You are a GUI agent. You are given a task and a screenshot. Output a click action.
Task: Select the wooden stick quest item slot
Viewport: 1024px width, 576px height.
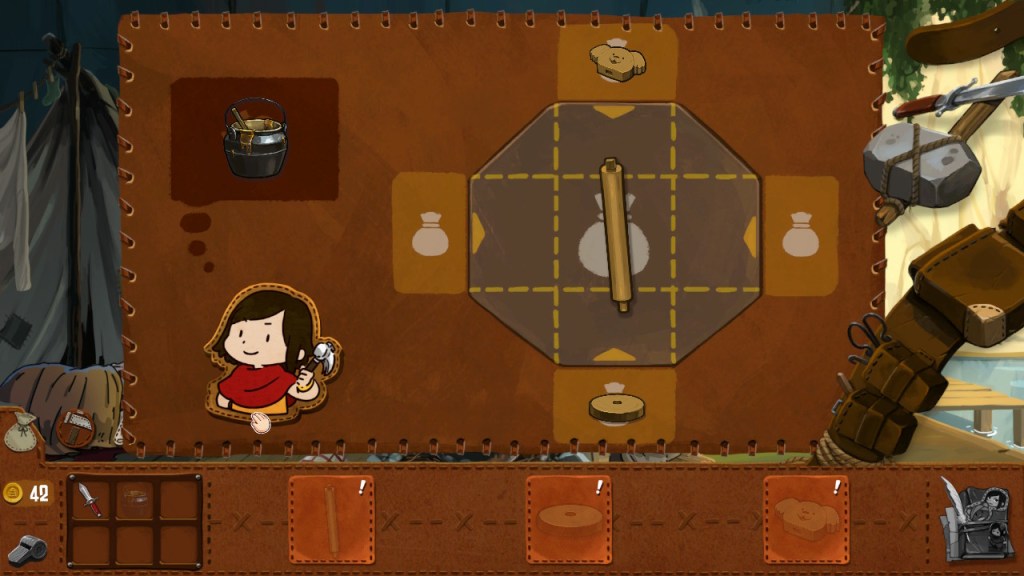[x=331, y=519]
